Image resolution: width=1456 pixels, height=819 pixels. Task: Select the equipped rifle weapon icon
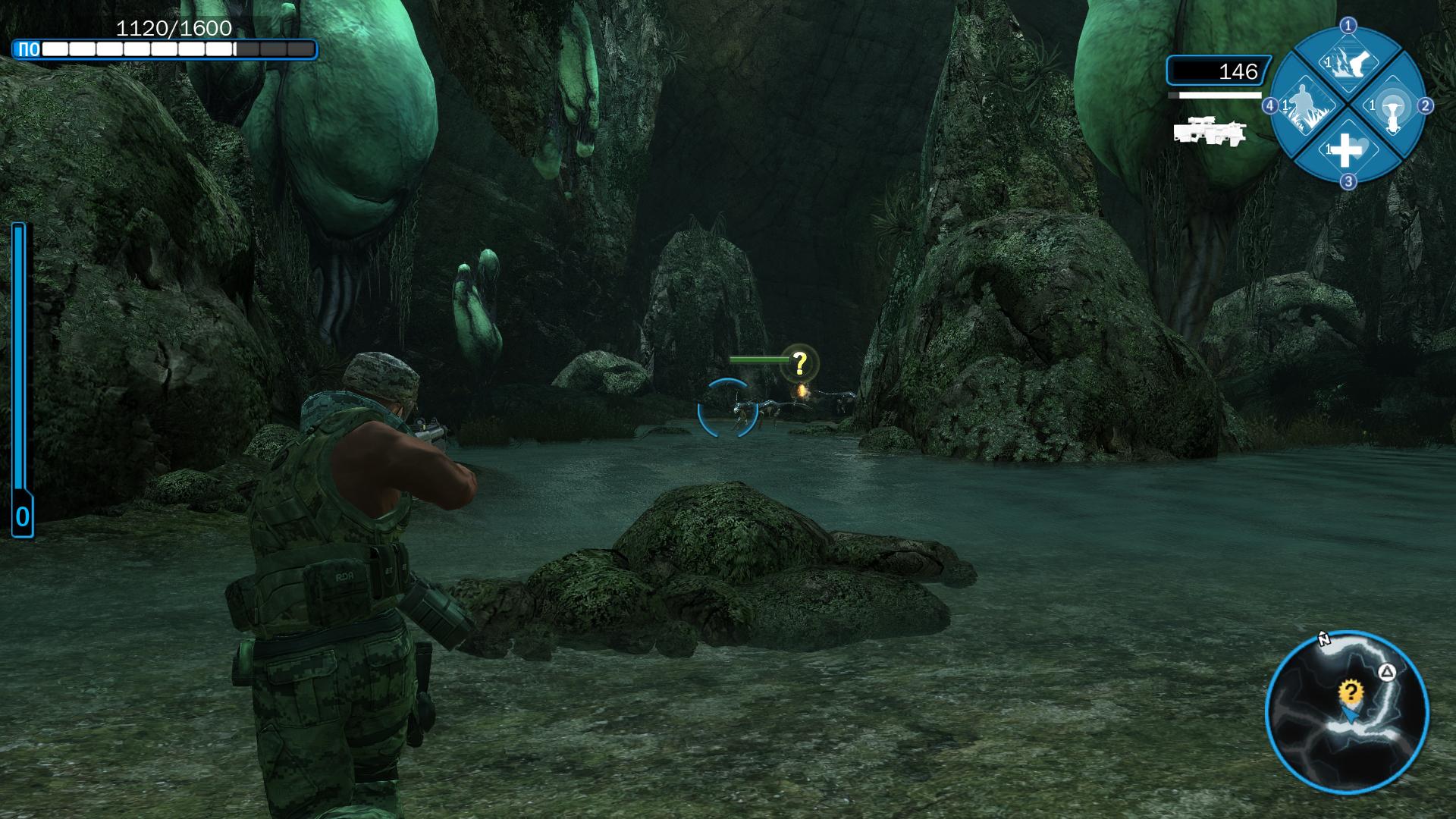coord(1209,132)
